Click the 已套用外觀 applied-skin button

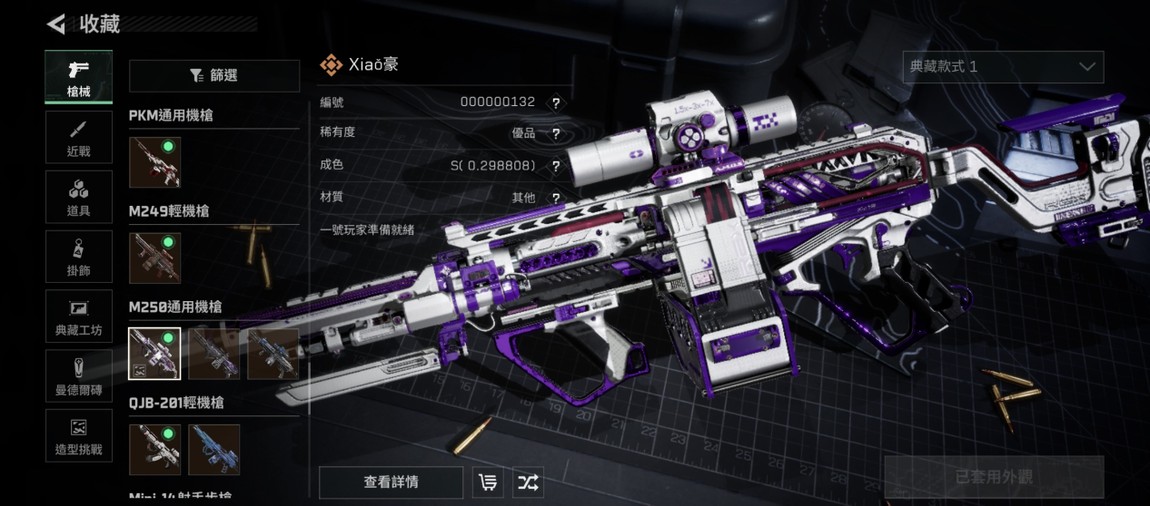coord(994,477)
